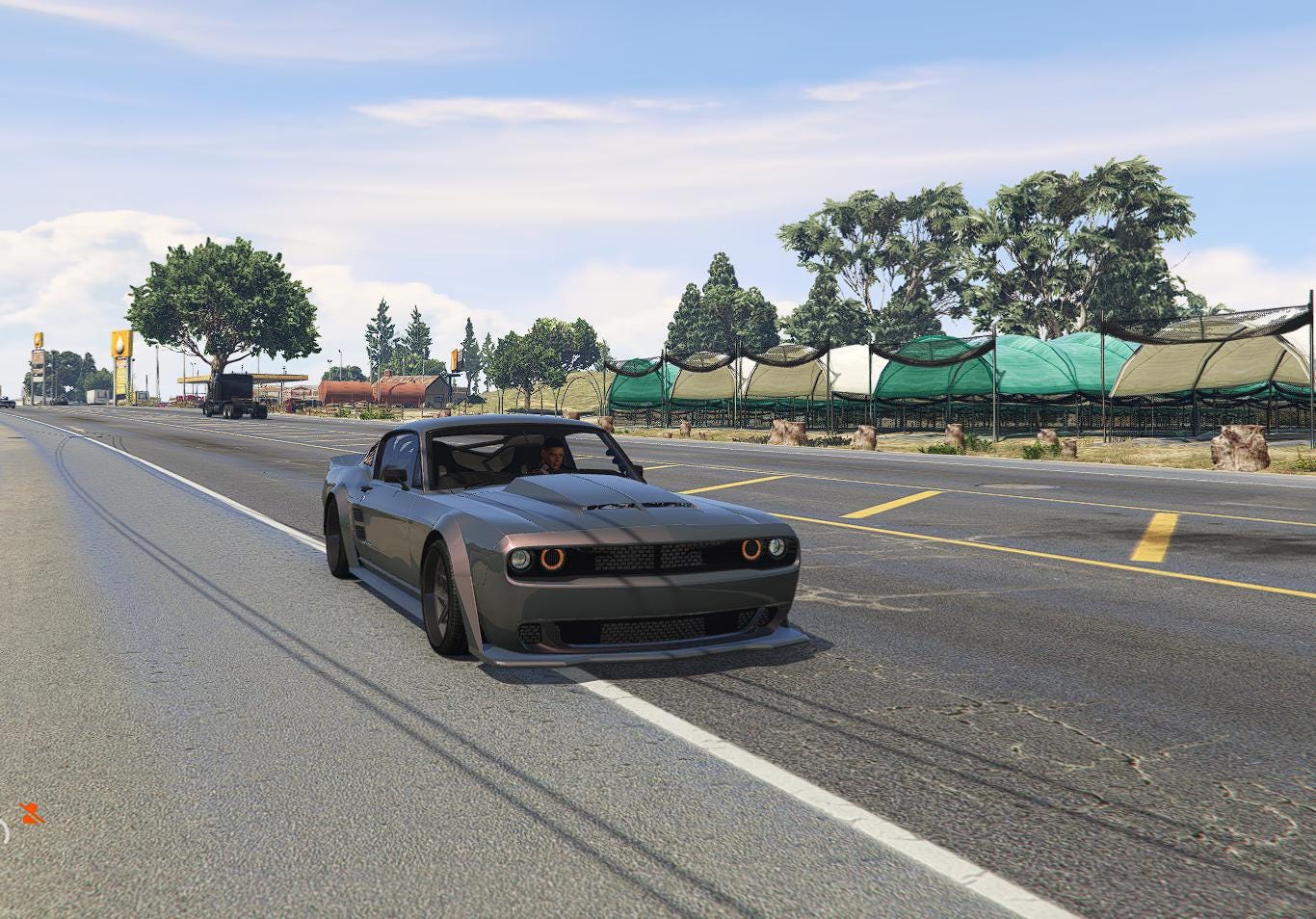Click the orange crossed-out person icon

pyautogui.click(x=31, y=814)
